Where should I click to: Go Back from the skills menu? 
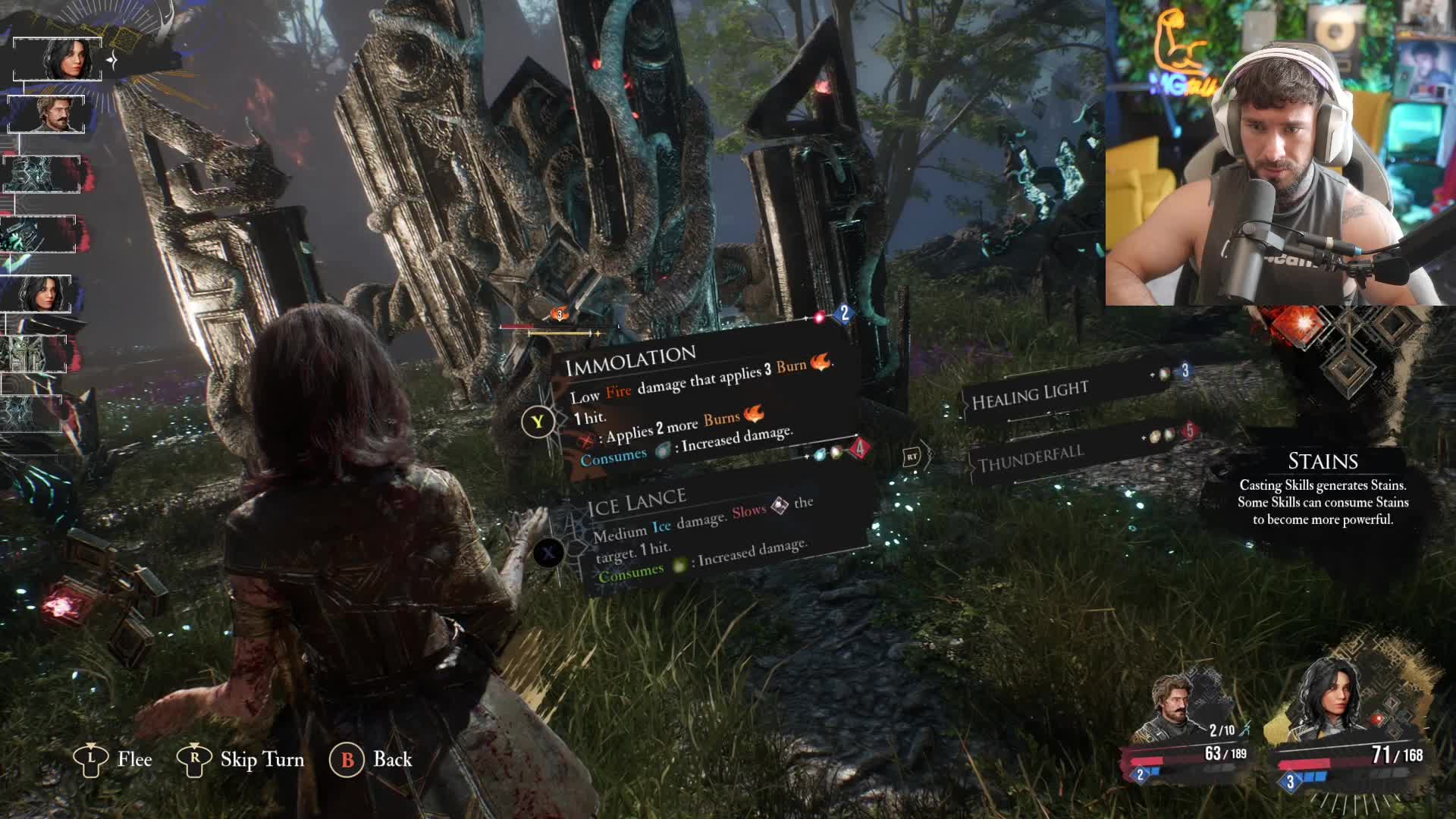pos(372,759)
